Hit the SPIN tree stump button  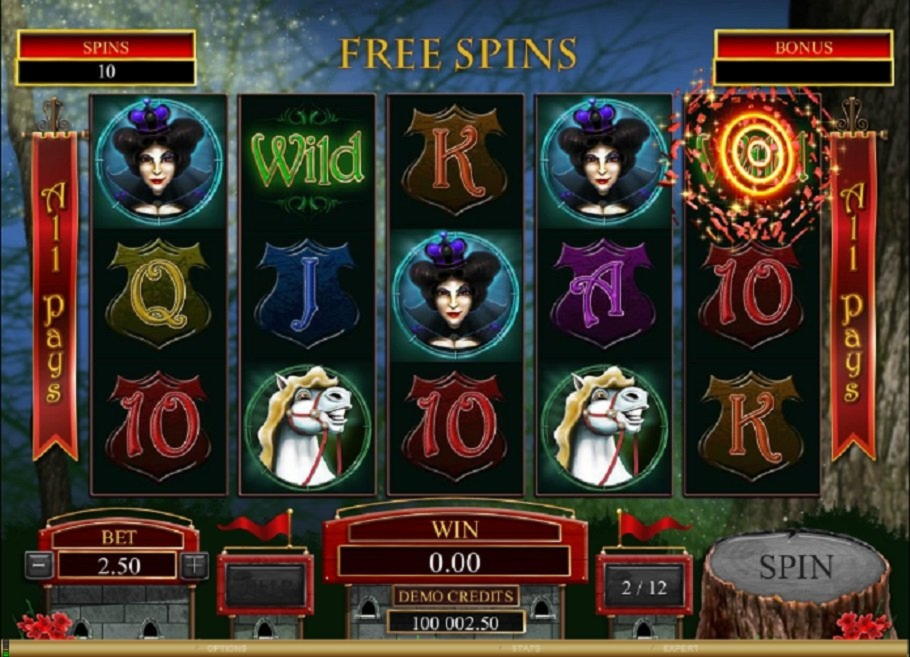pos(795,568)
